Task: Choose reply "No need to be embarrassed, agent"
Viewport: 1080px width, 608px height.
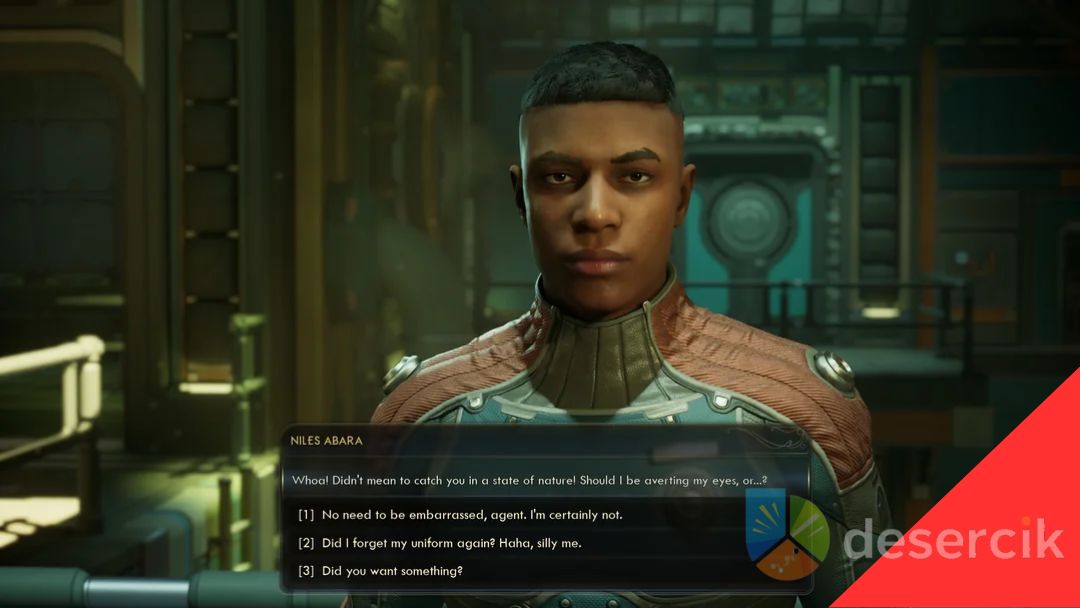Action: point(471,515)
